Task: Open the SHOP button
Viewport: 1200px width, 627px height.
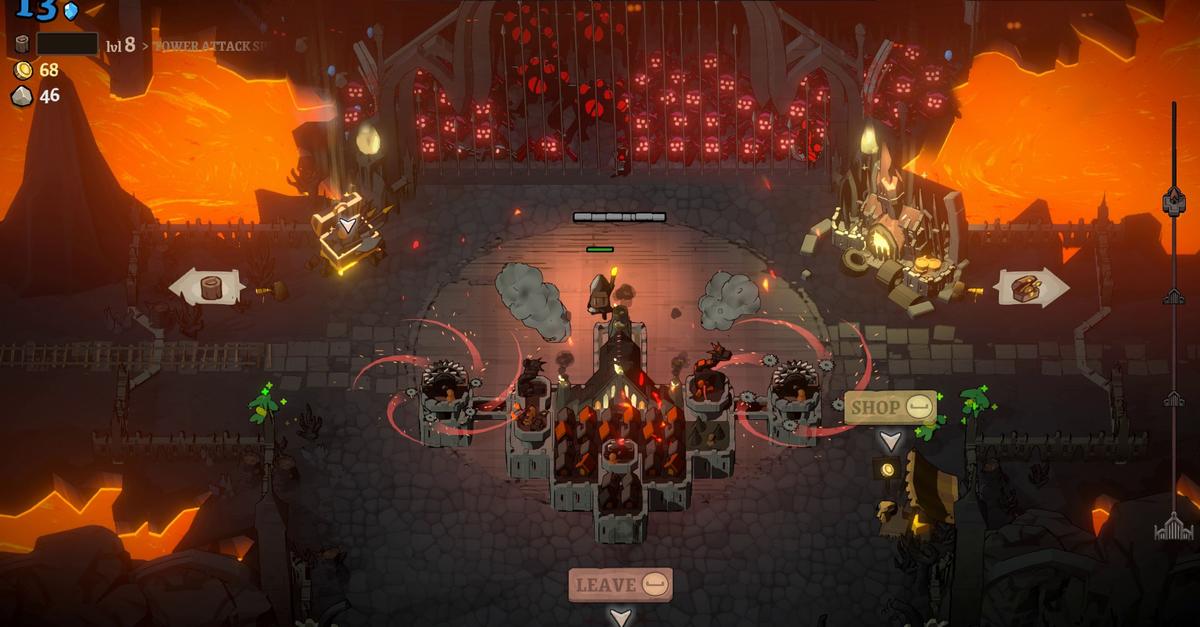Action: coord(890,407)
